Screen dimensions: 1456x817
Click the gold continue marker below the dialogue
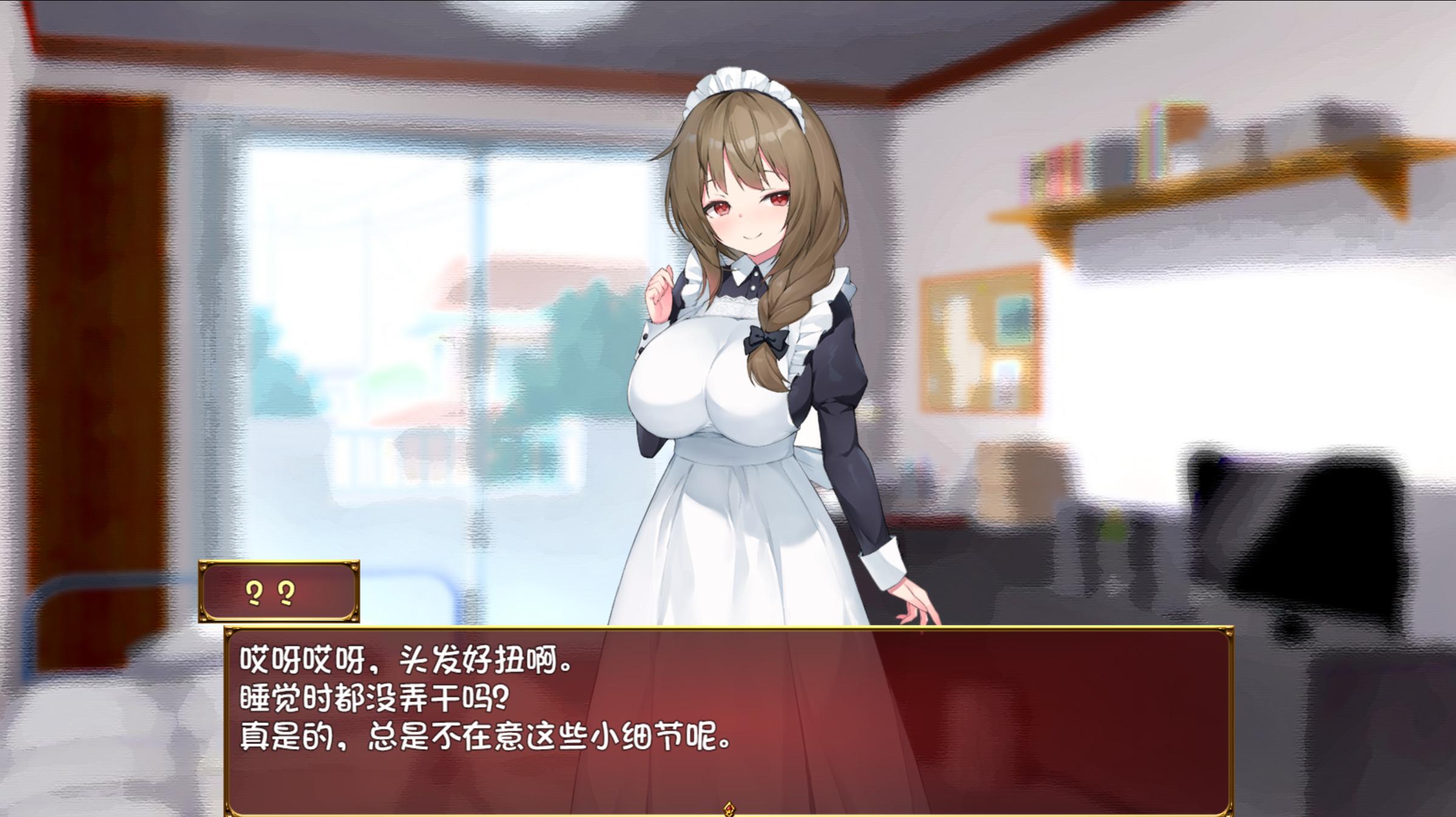click(x=729, y=809)
